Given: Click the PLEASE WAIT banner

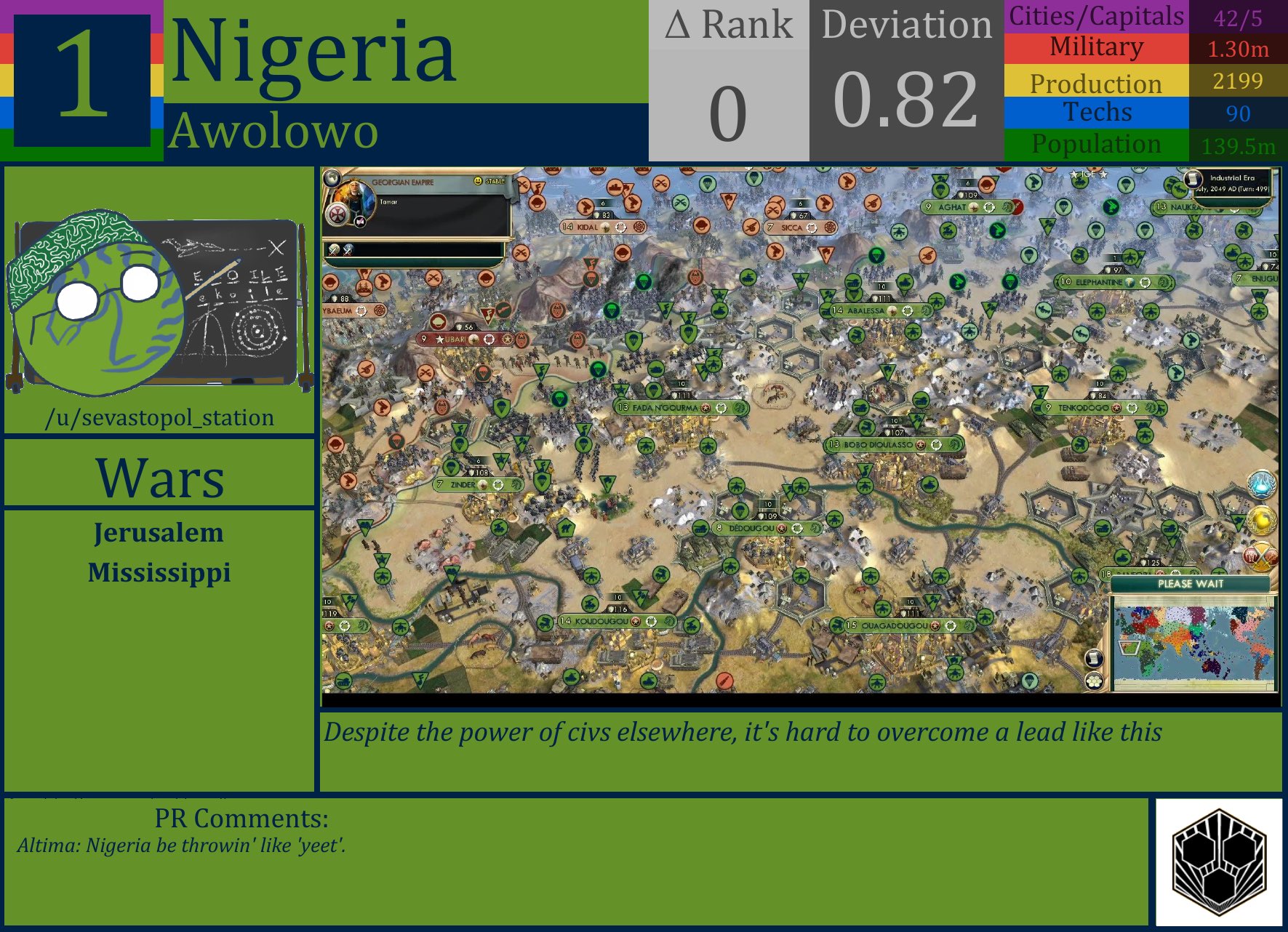Looking at the screenshot, I should click(1191, 584).
